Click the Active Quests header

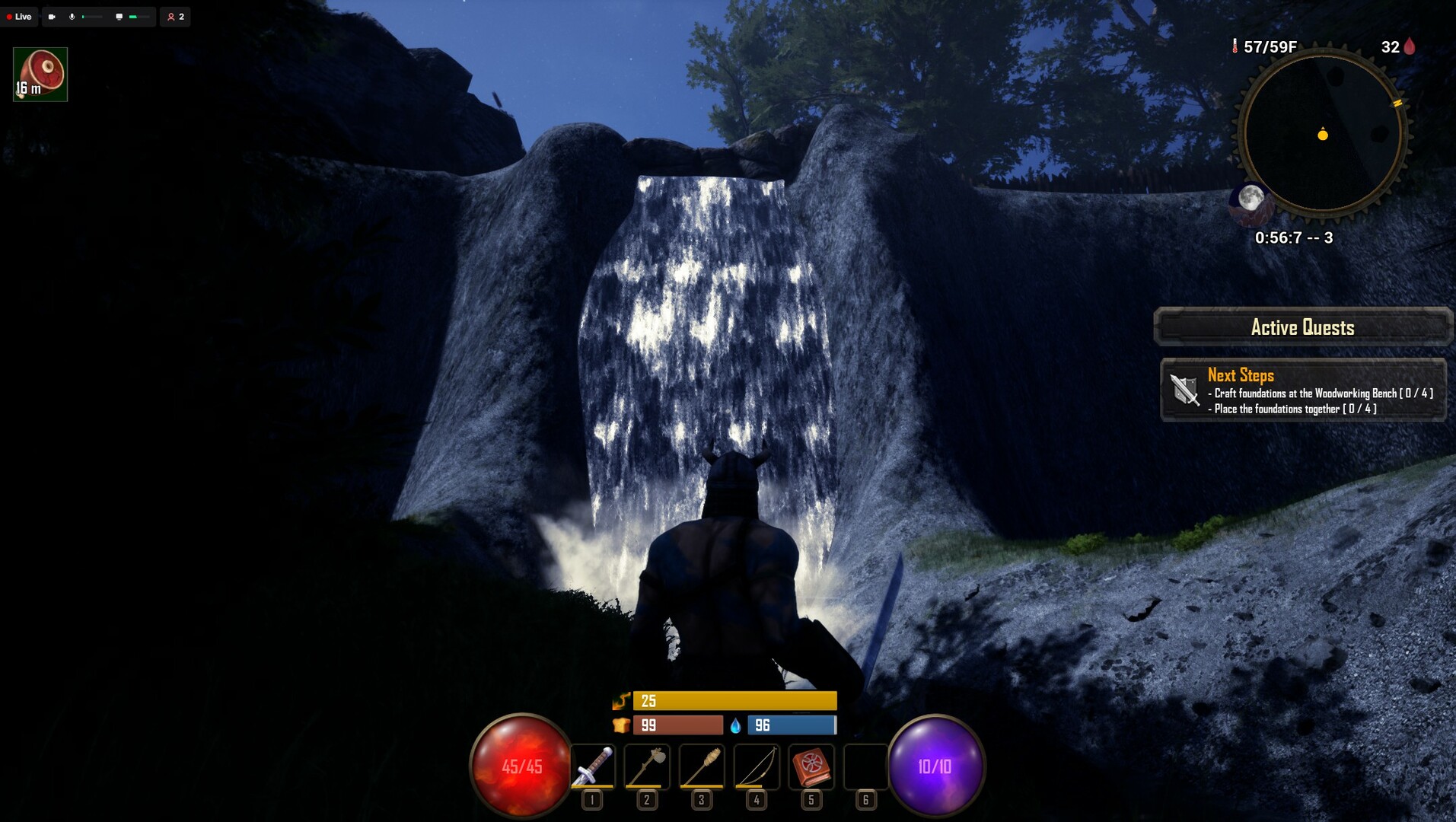pos(1302,327)
